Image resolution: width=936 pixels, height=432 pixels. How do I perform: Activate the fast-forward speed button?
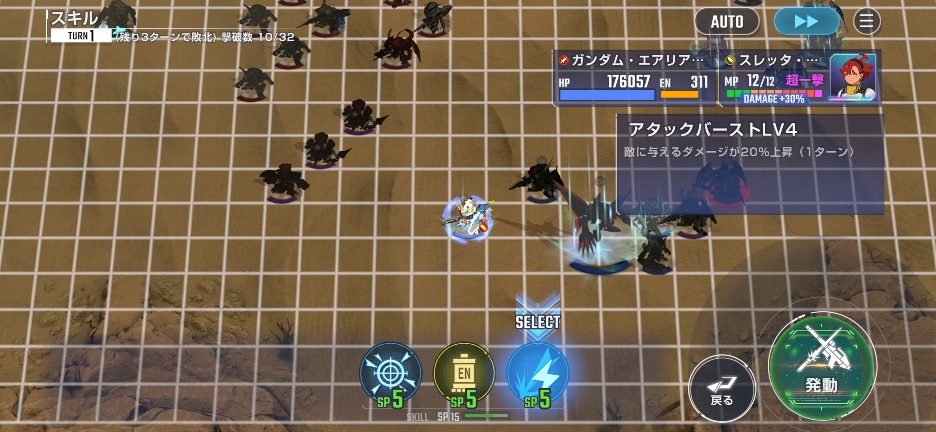pos(806,21)
